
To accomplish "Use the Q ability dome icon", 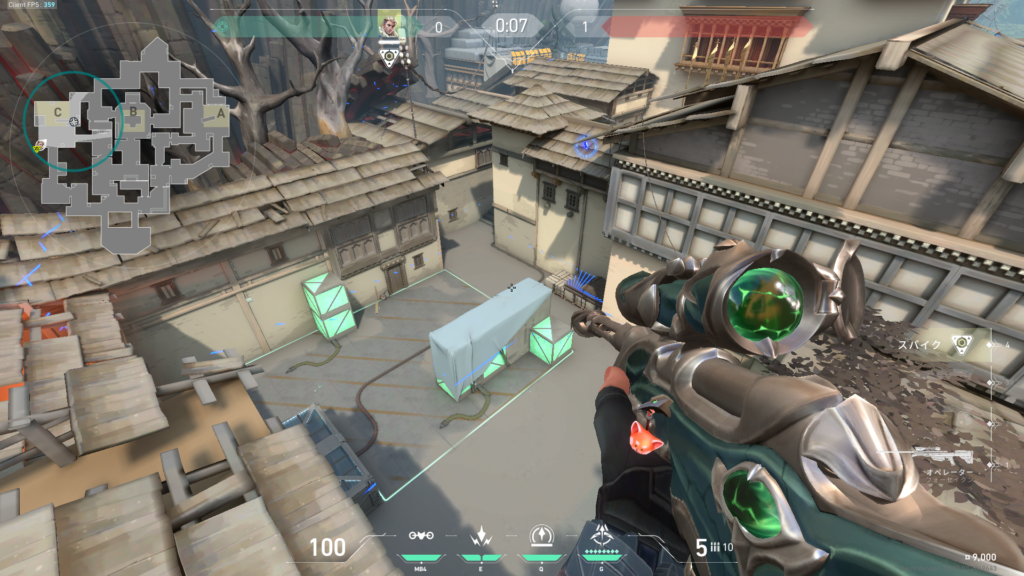I will tap(540, 537).
